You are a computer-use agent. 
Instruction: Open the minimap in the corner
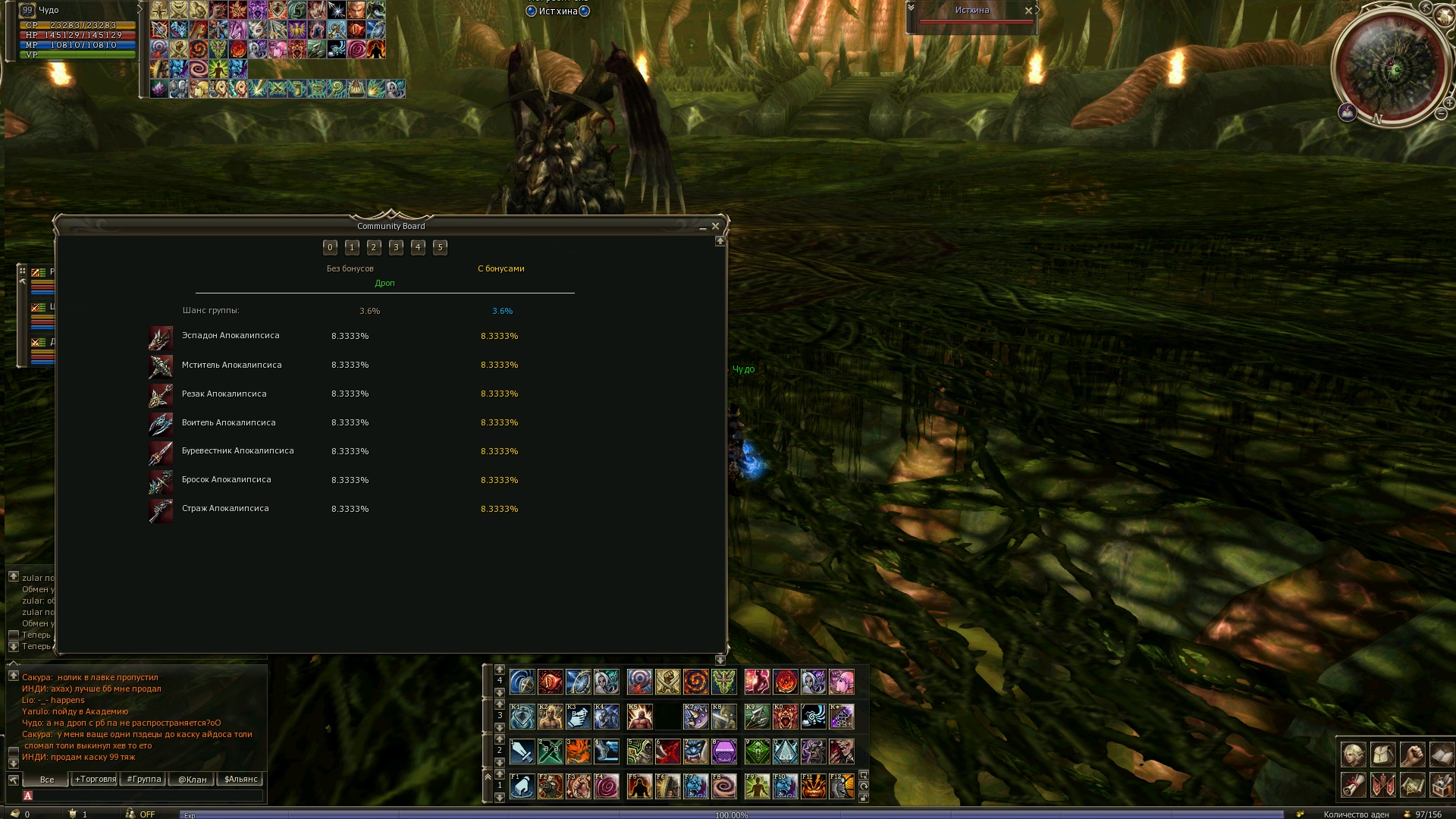coord(1395,70)
